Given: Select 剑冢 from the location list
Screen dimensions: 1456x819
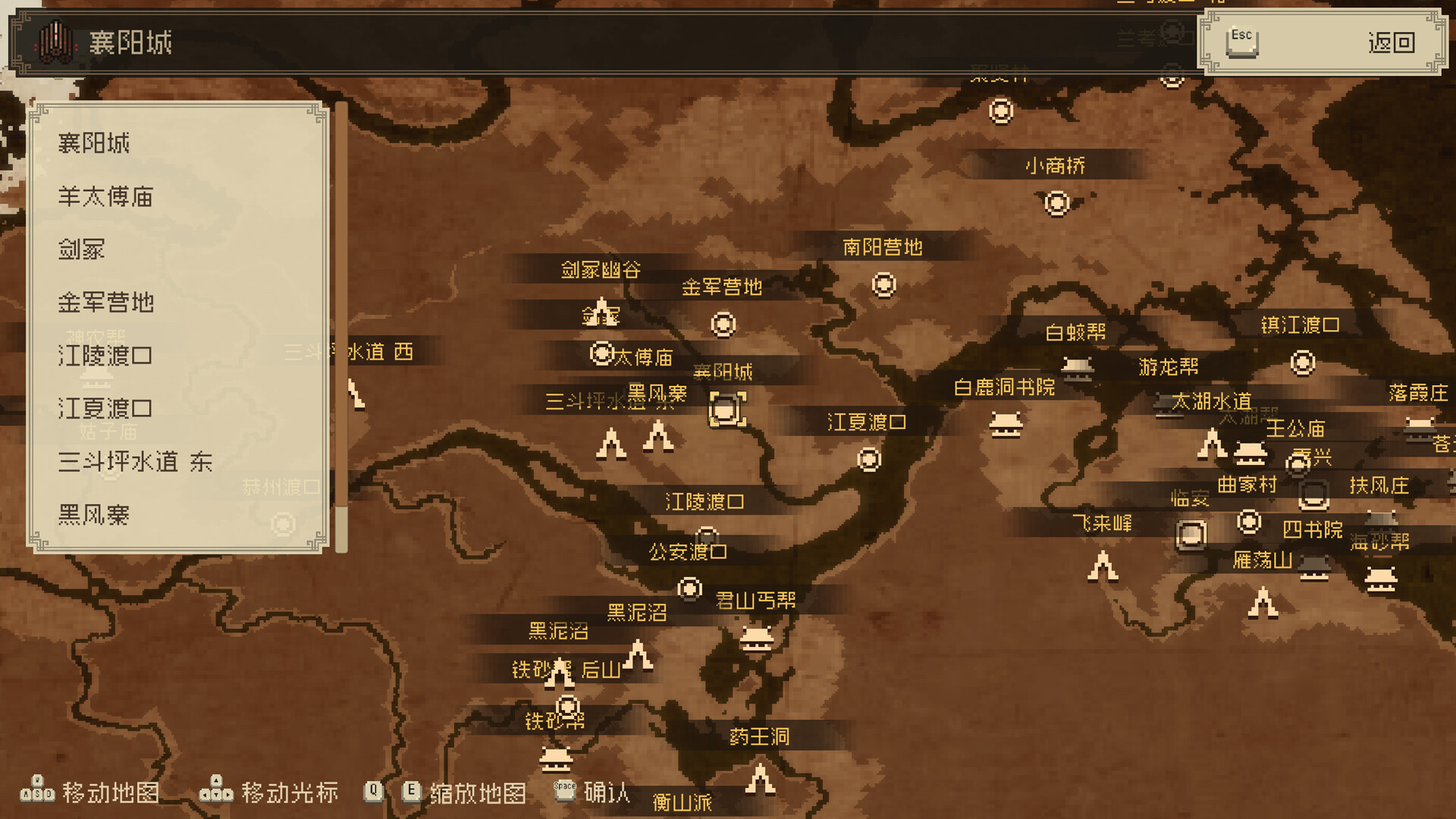Looking at the screenshot, I should tap(83, 250).
